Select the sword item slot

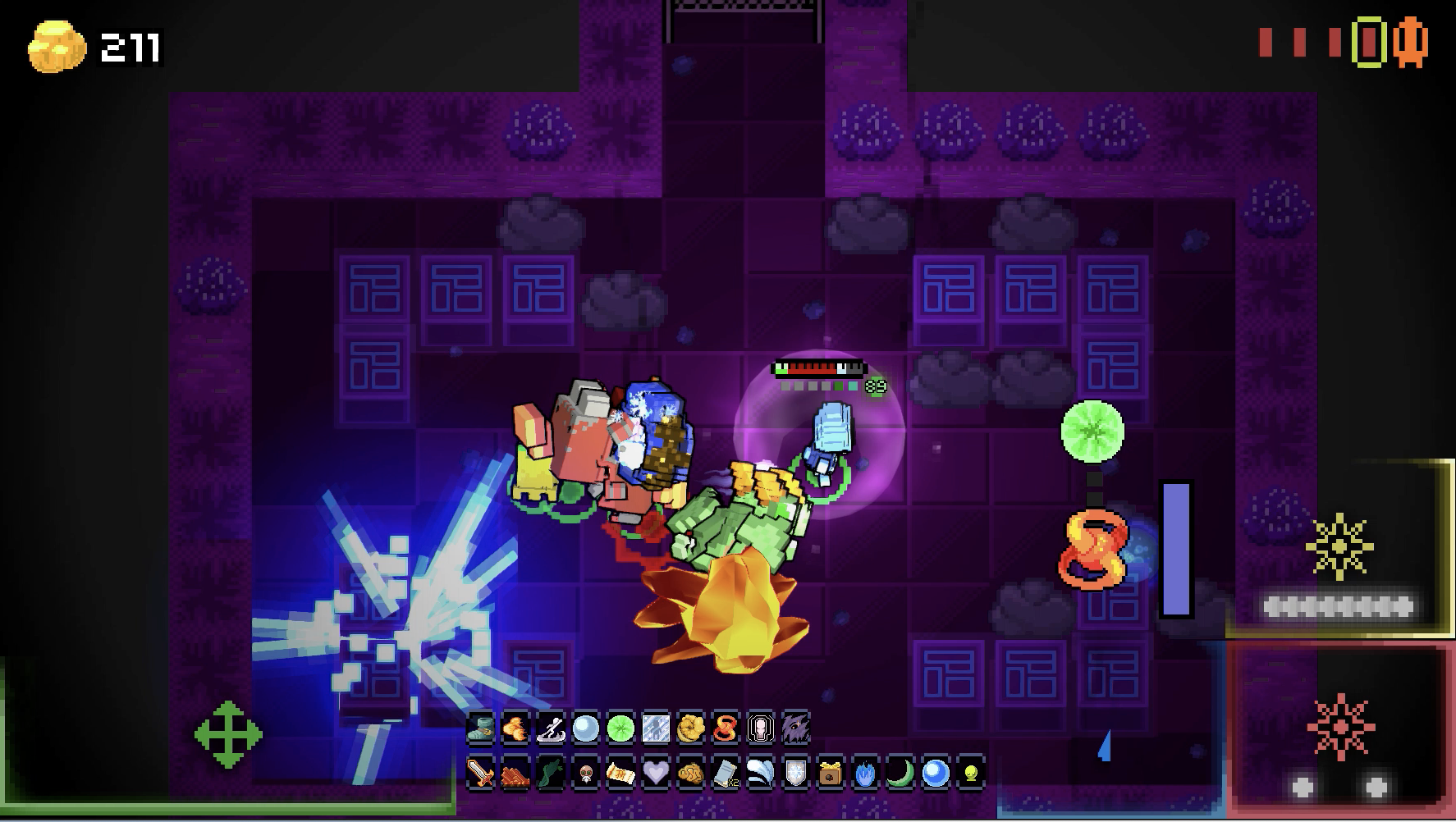tap(480, 773)
